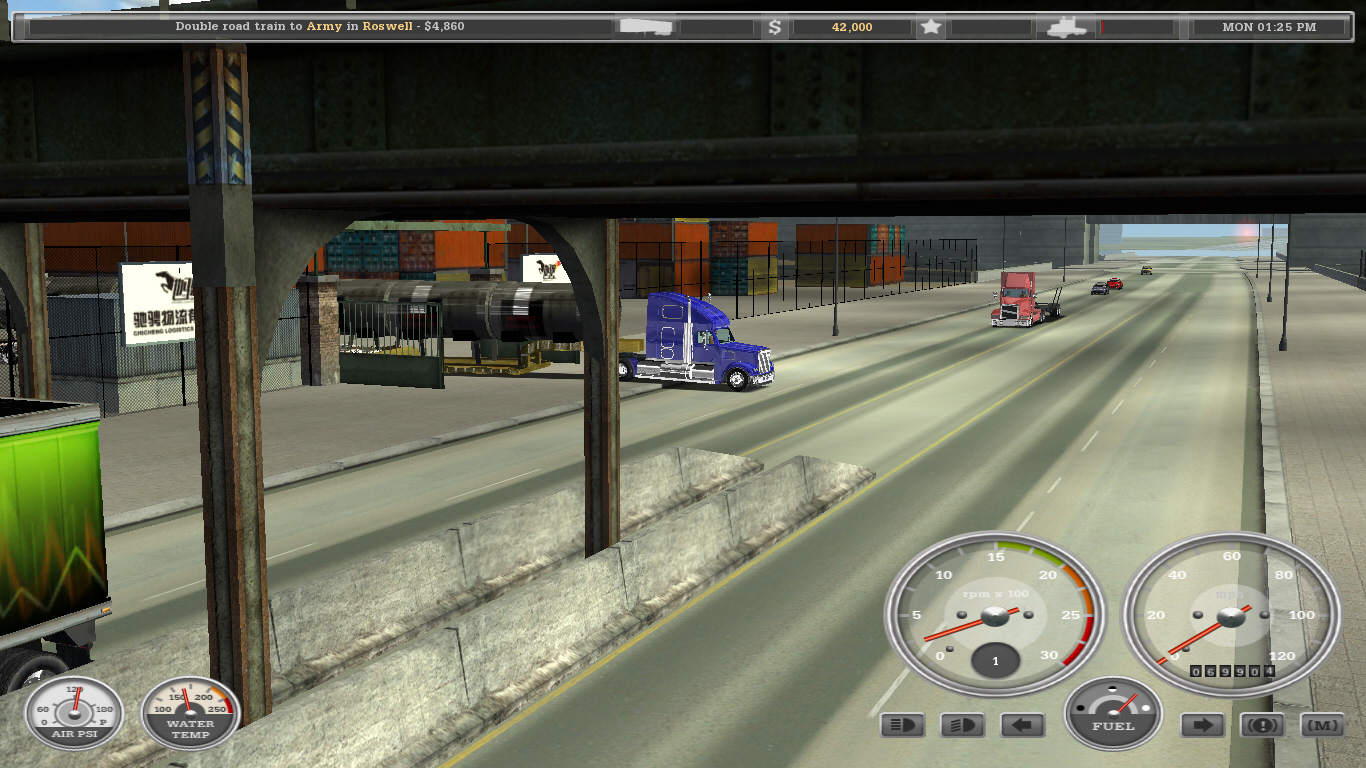
Task: Activate the left turn signal arrow
Action: [1022, 725]
